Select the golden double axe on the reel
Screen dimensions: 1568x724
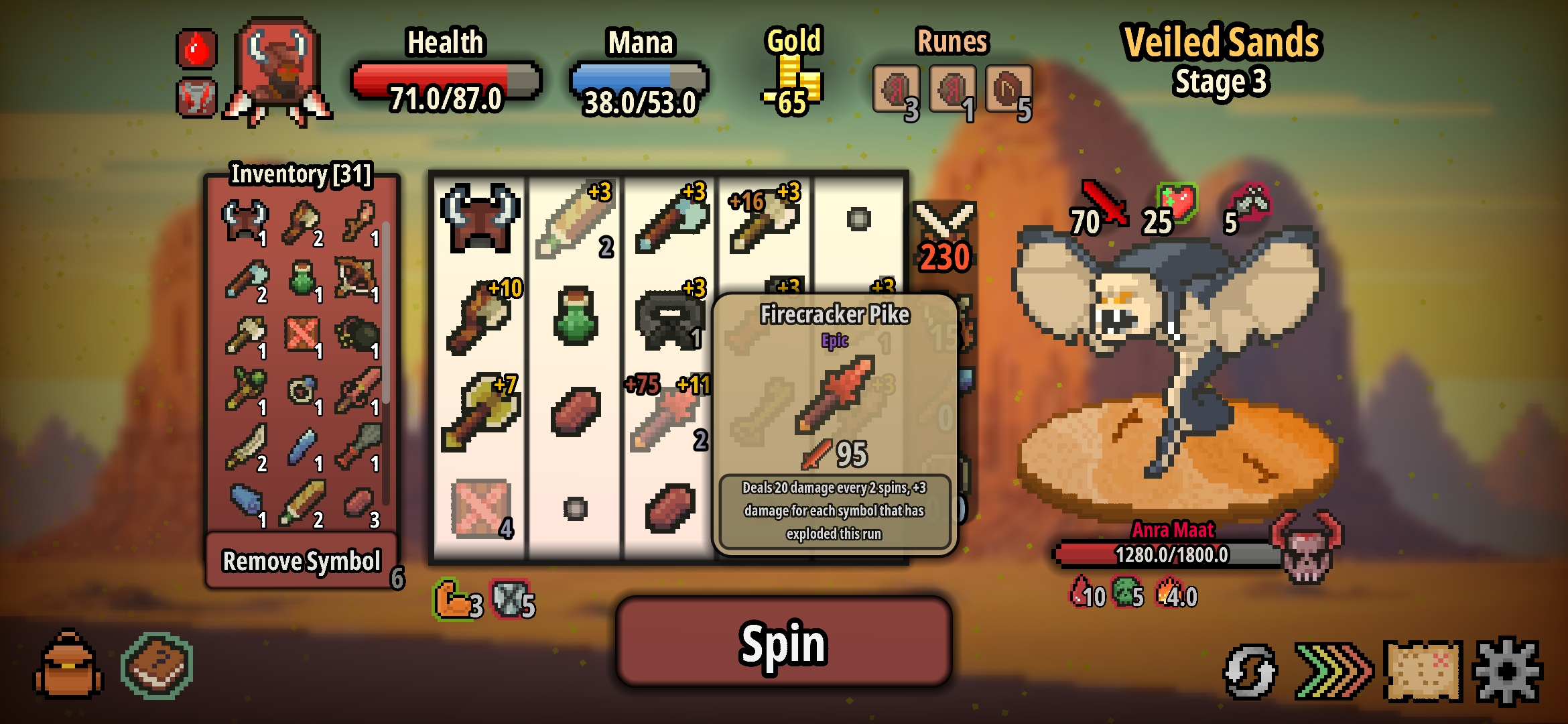click(479, 412)
